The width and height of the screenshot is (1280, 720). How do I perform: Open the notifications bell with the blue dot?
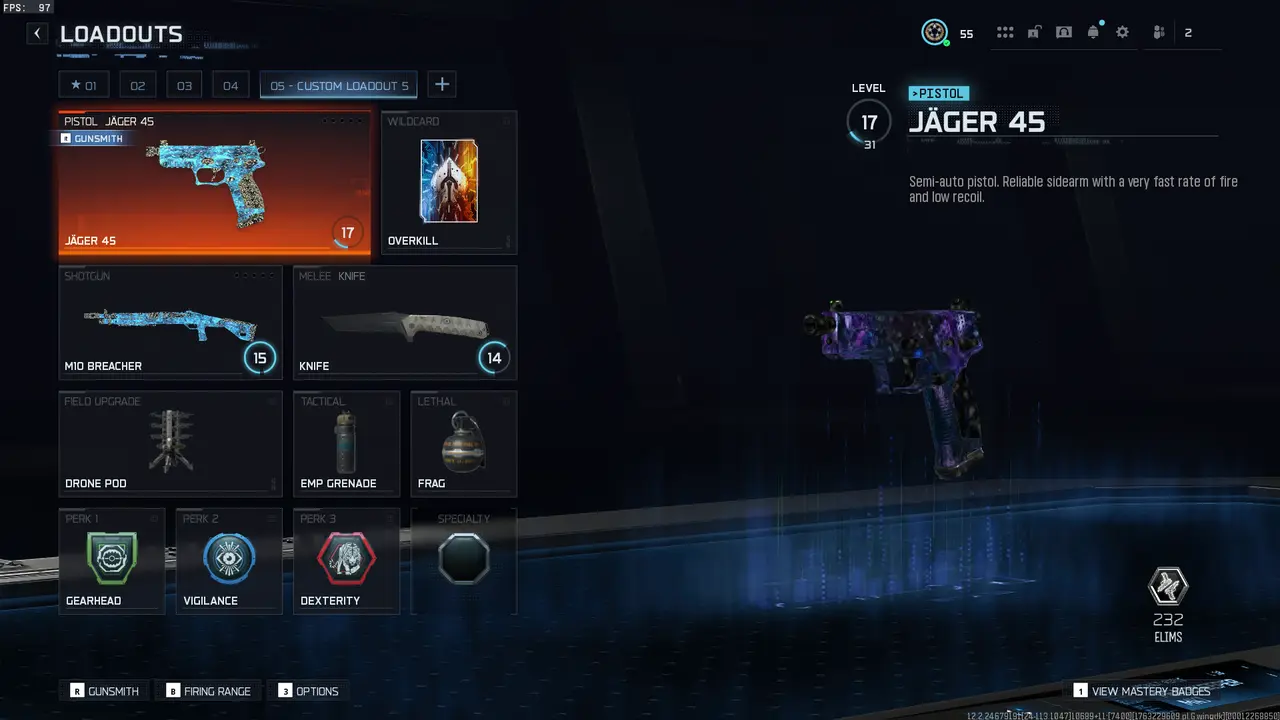[1093, 32]
